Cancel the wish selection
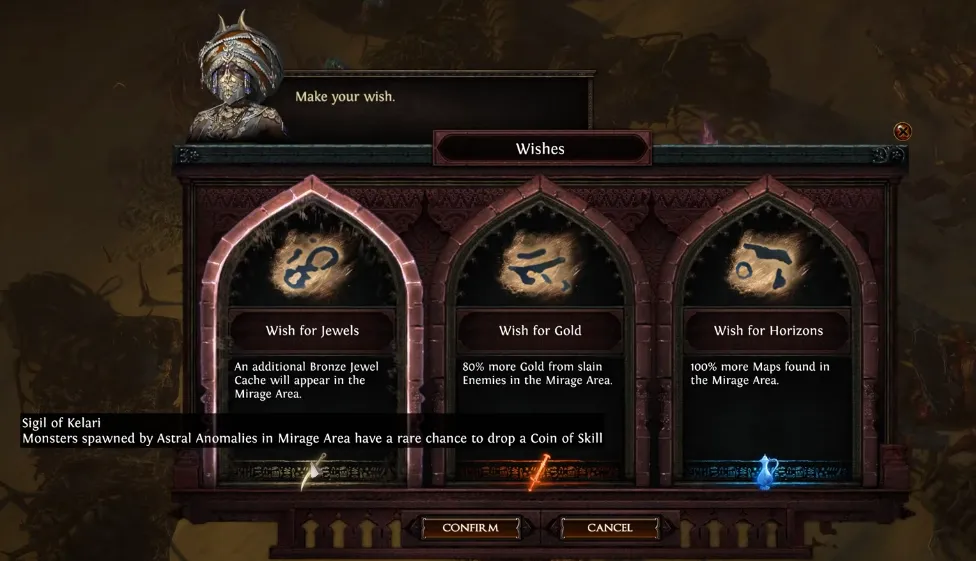 (610, 527)
